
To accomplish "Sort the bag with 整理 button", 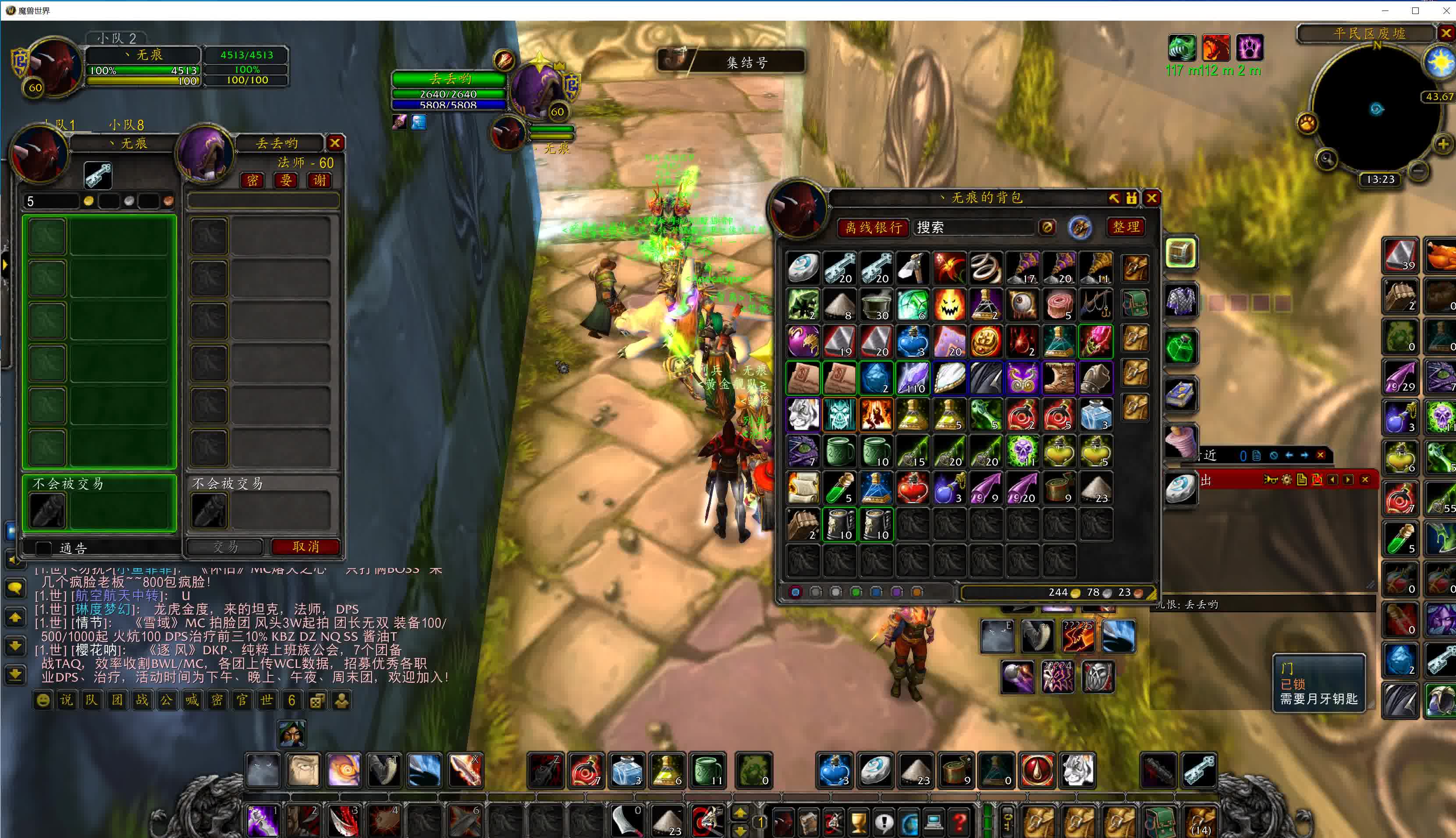I will [1126, 227].
